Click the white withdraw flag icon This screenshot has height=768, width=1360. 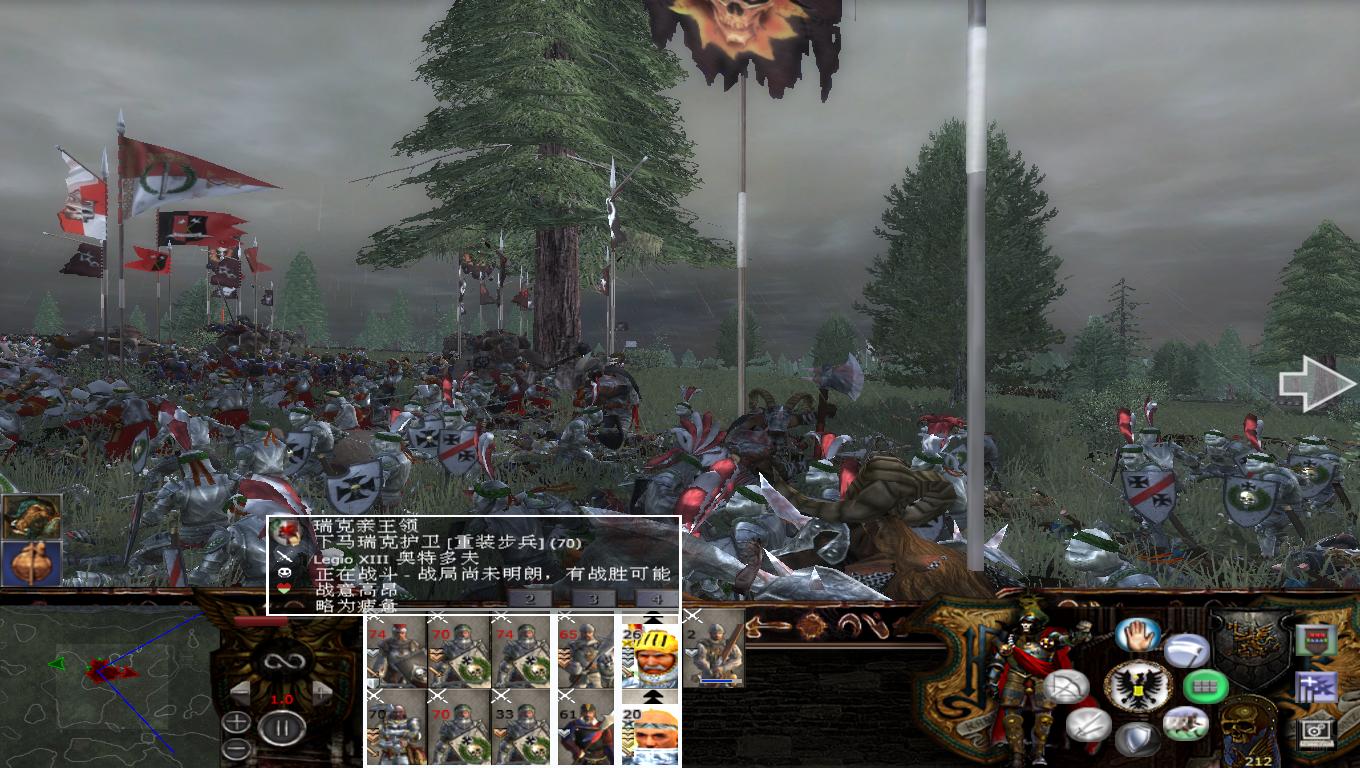point(1187,651)
